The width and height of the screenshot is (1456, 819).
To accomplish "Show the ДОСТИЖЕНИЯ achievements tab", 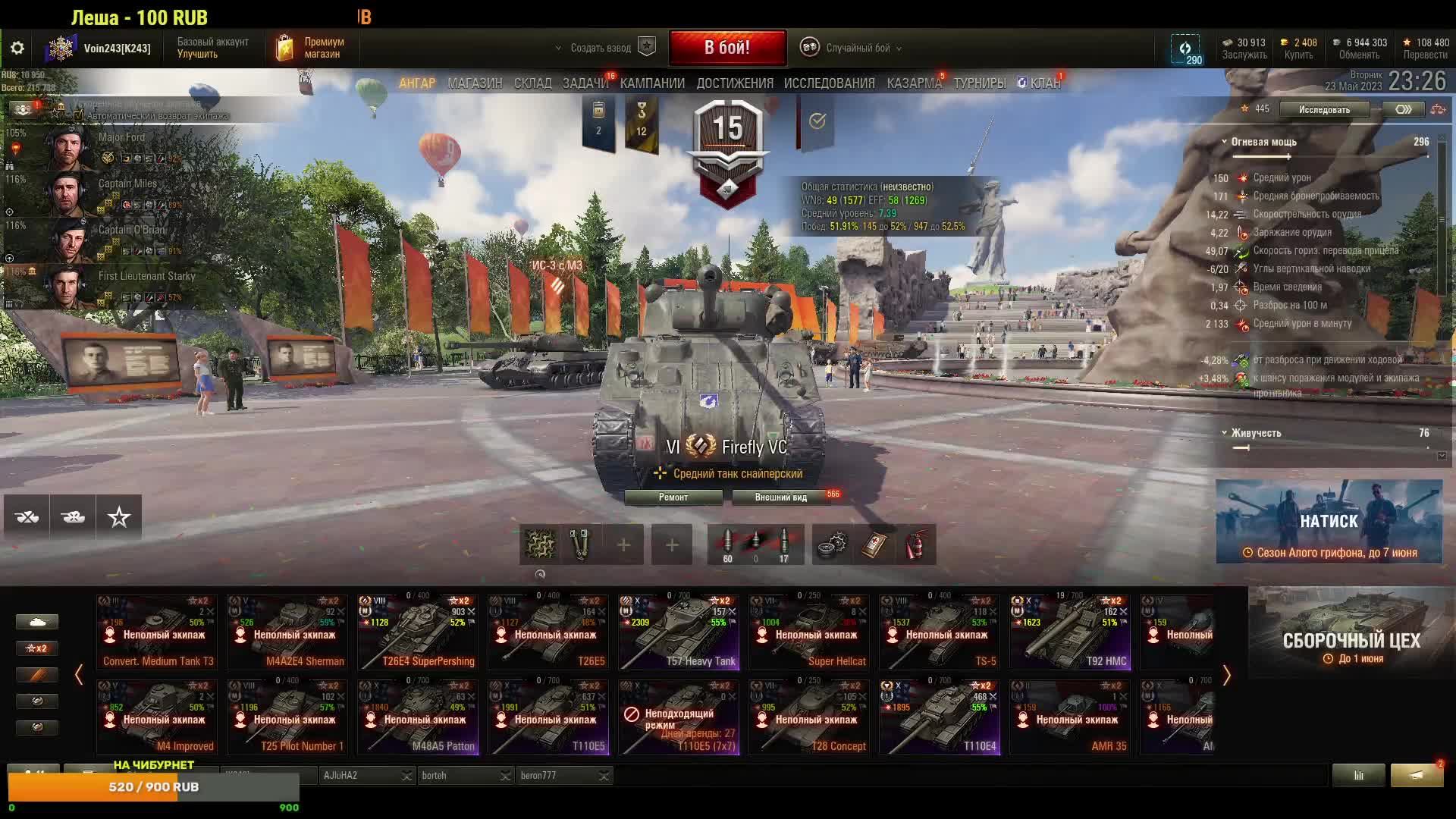I will (x=735, y=83).
